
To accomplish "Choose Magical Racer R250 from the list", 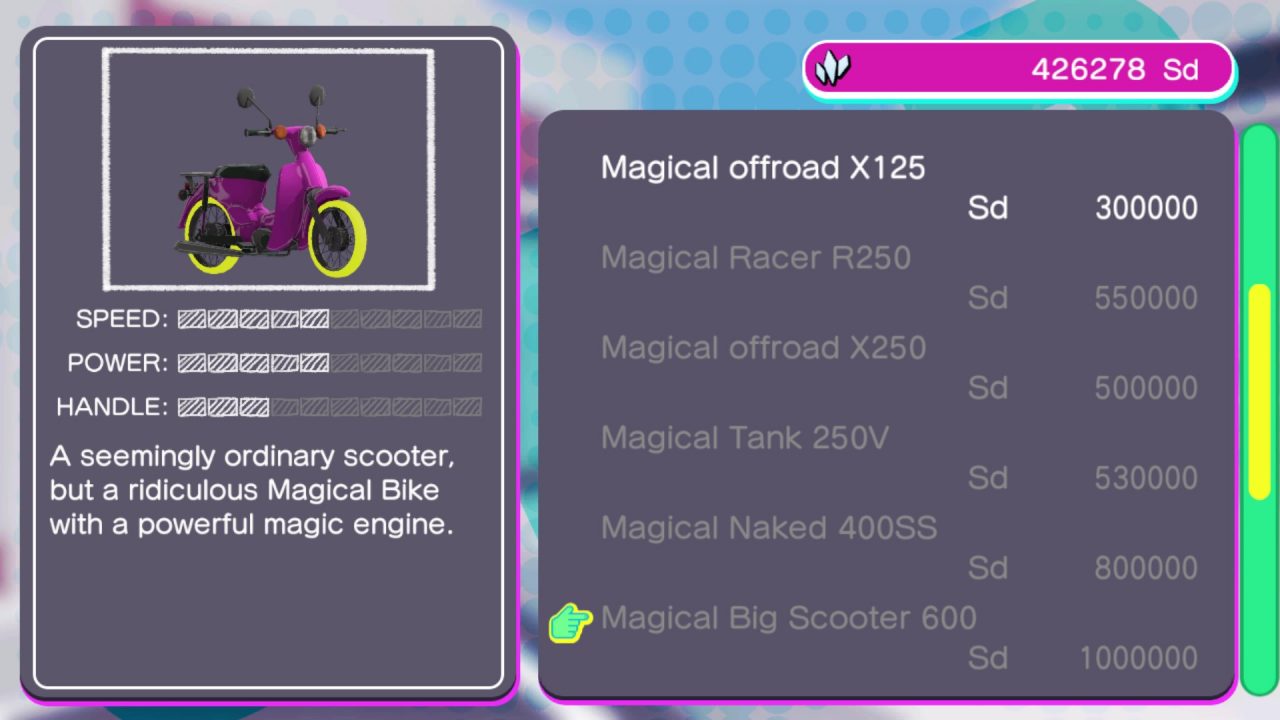I will pos(755,258).
